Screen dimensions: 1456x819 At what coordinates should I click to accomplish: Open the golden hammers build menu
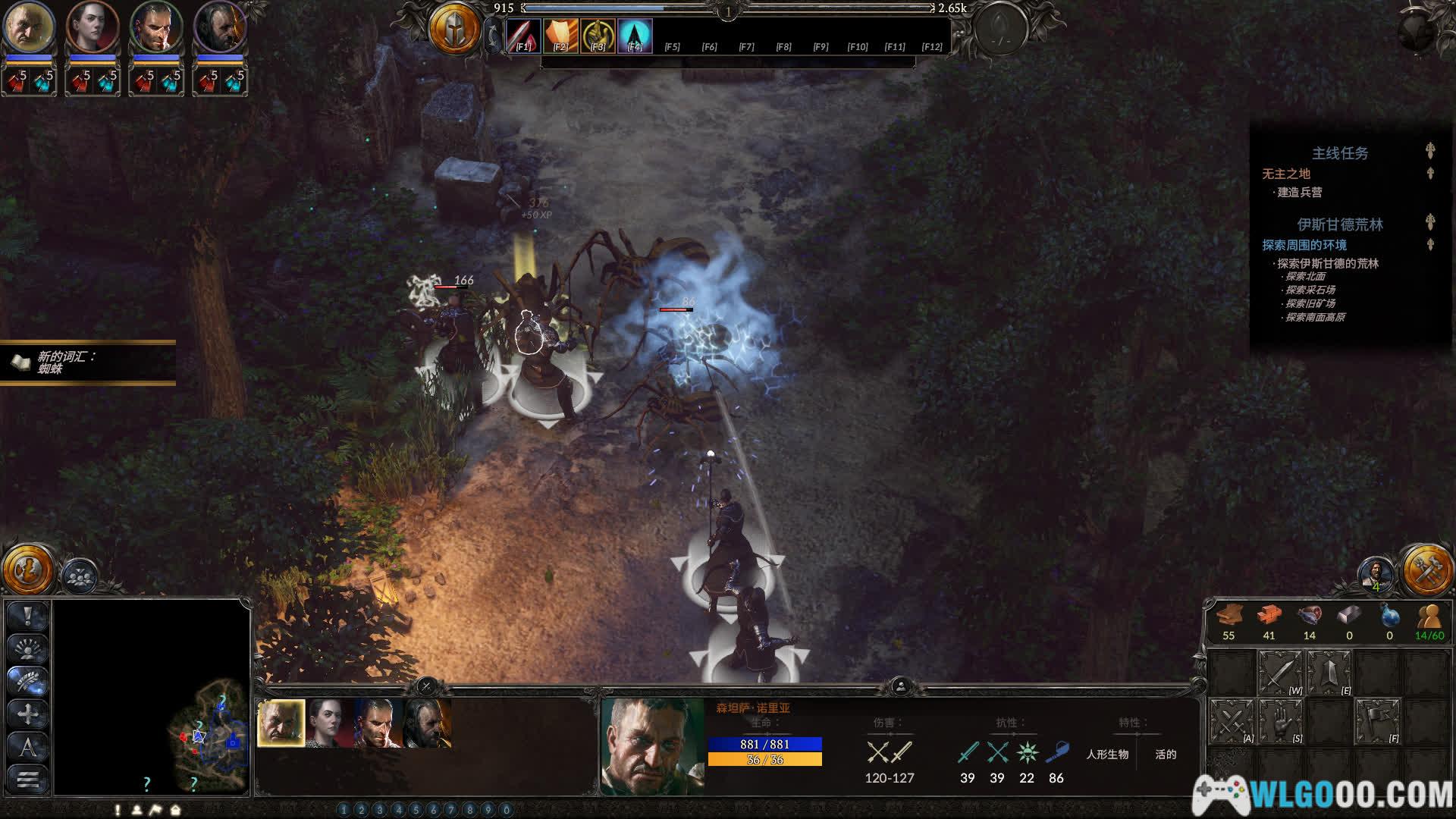[x=1427, y=569]
